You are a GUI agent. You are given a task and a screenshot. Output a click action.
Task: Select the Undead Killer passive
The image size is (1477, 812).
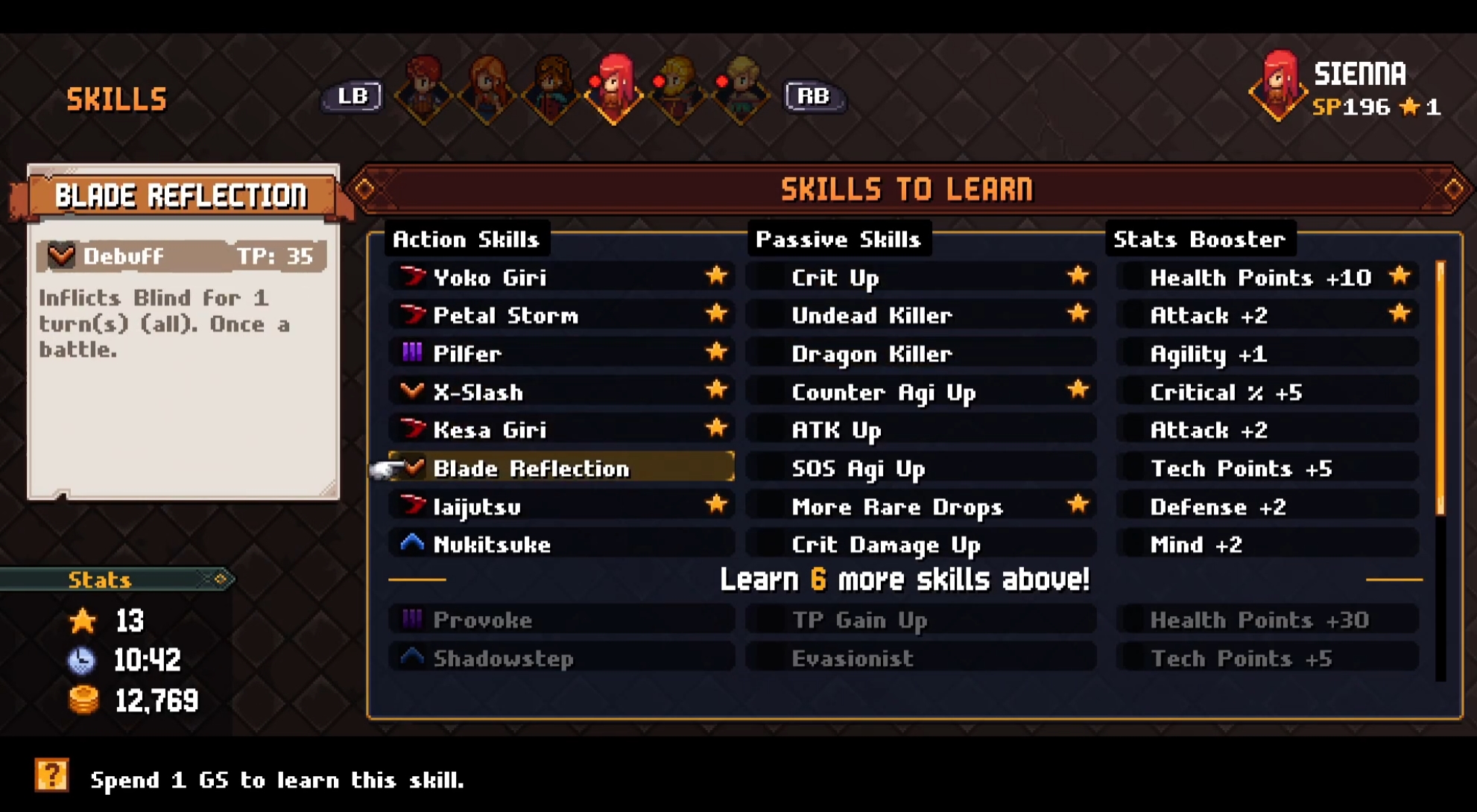(x=920, y=315)
